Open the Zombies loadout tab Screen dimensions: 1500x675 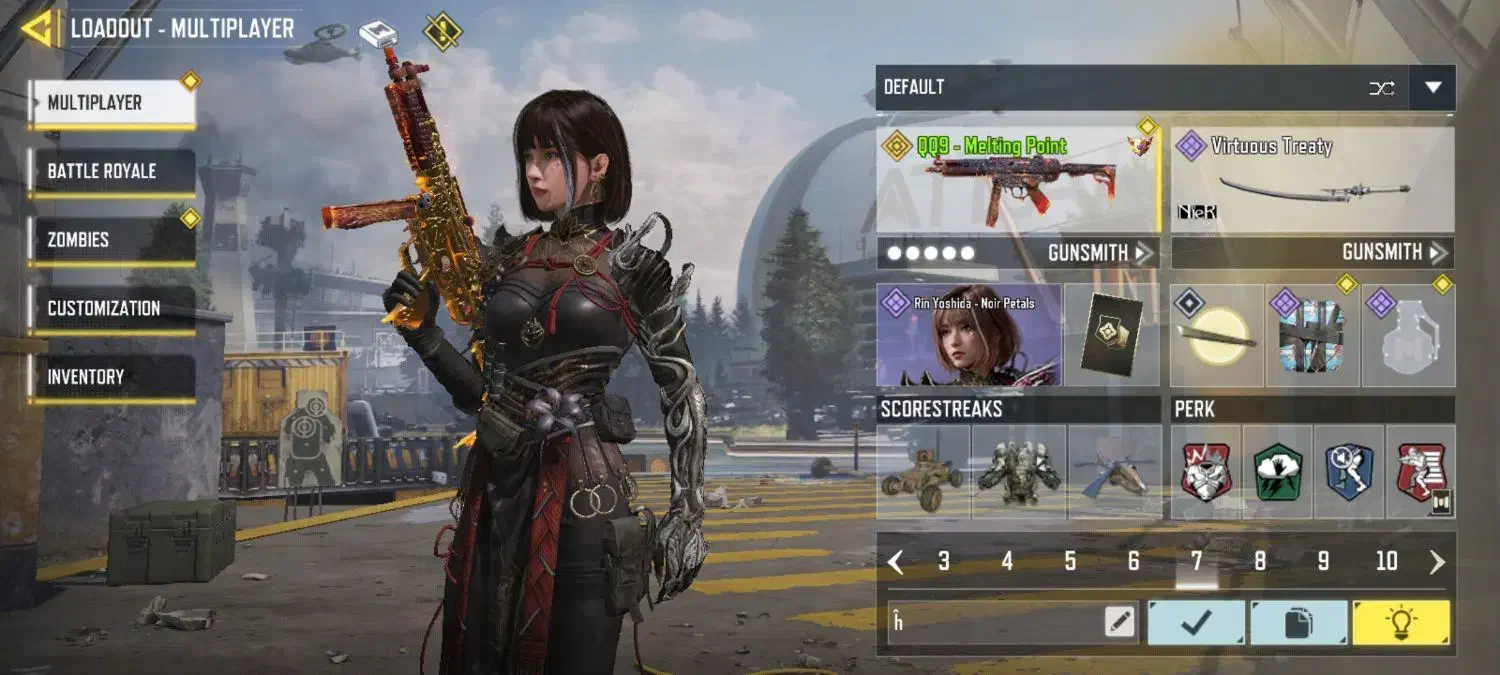111,240
